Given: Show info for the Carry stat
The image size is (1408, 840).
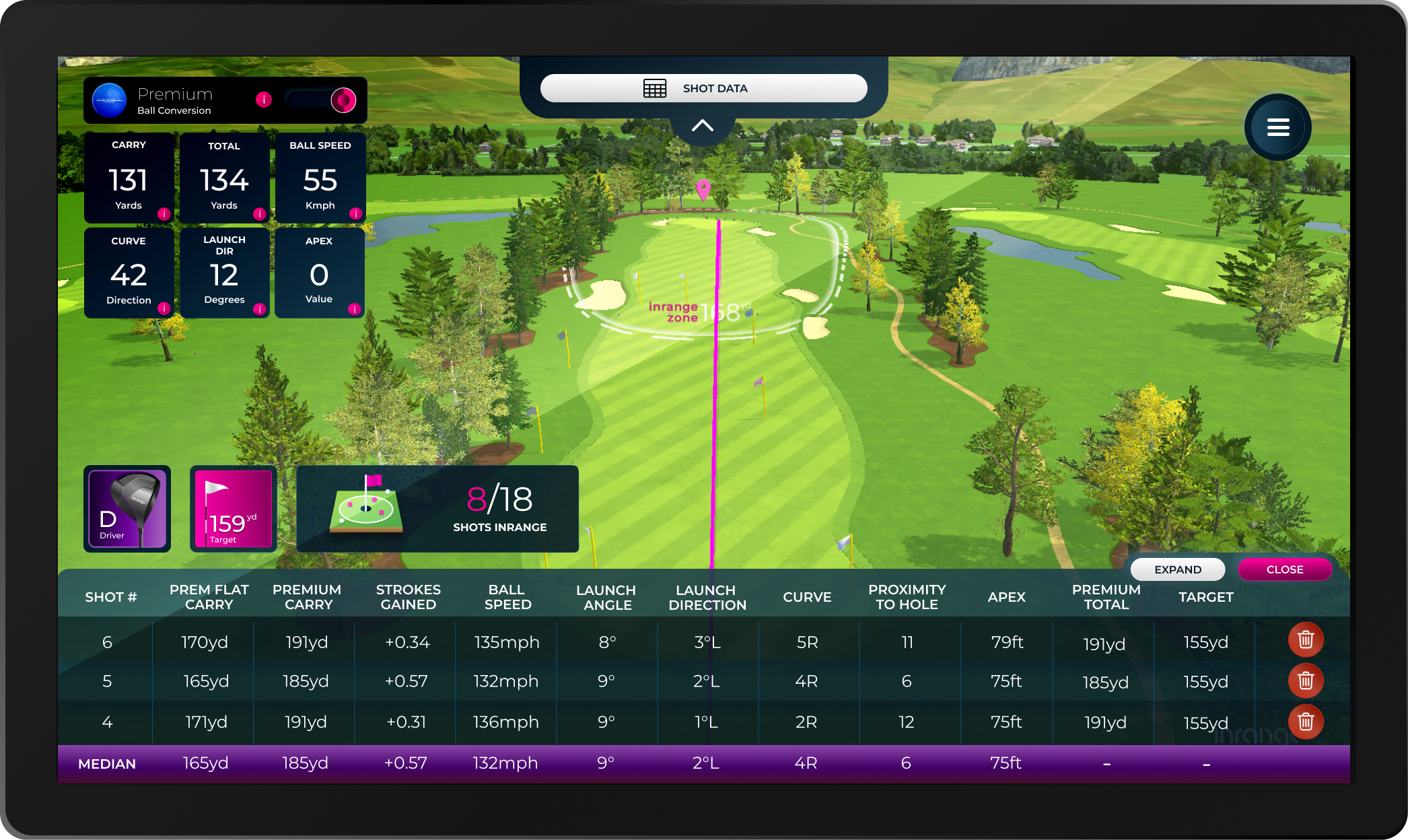Looking at the screenshot, I should (x=164, y=214).
